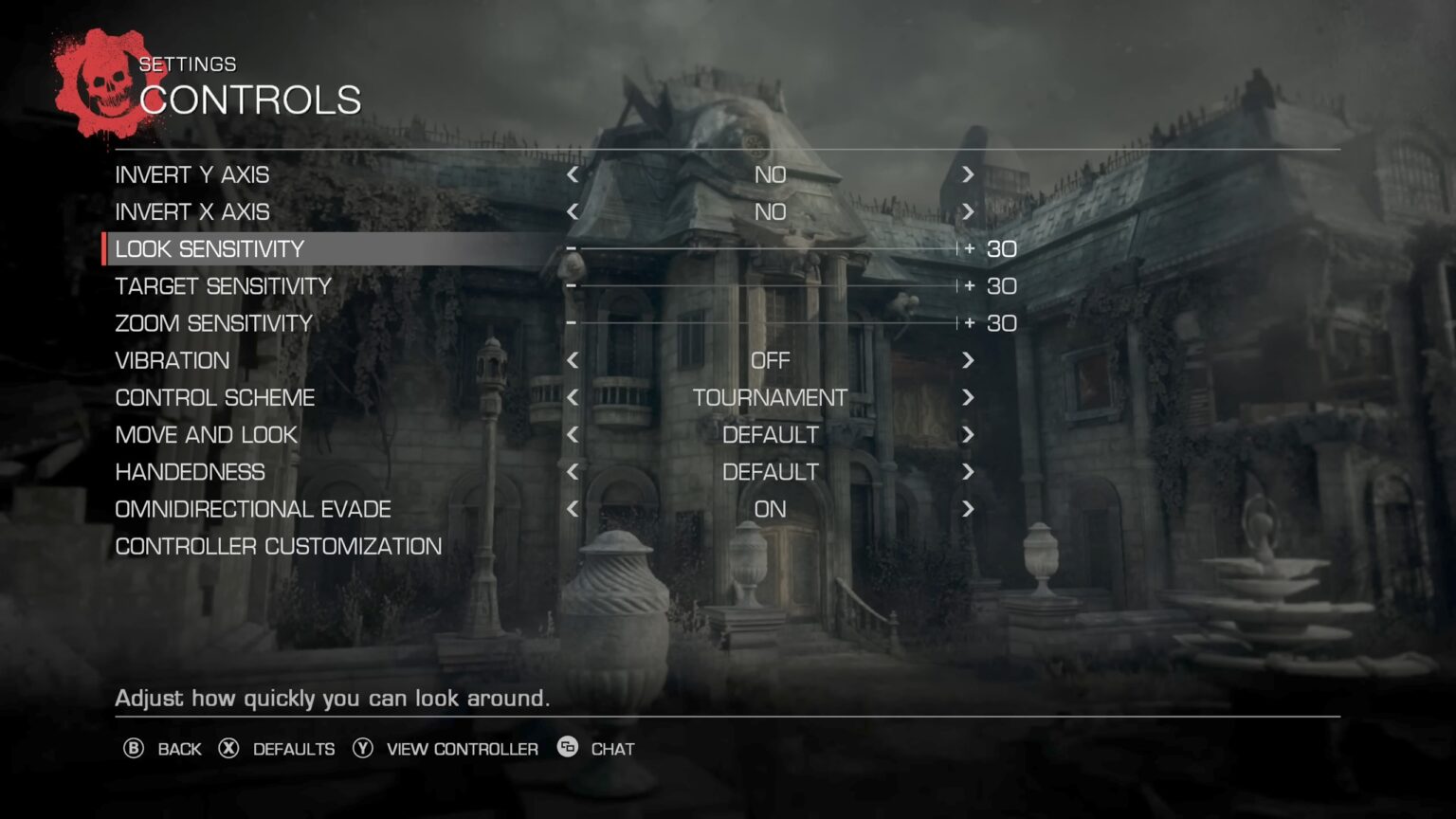Open Controller Customization
The width and height of the screenshot is (1456, 819).
click(x=278, y=546)
